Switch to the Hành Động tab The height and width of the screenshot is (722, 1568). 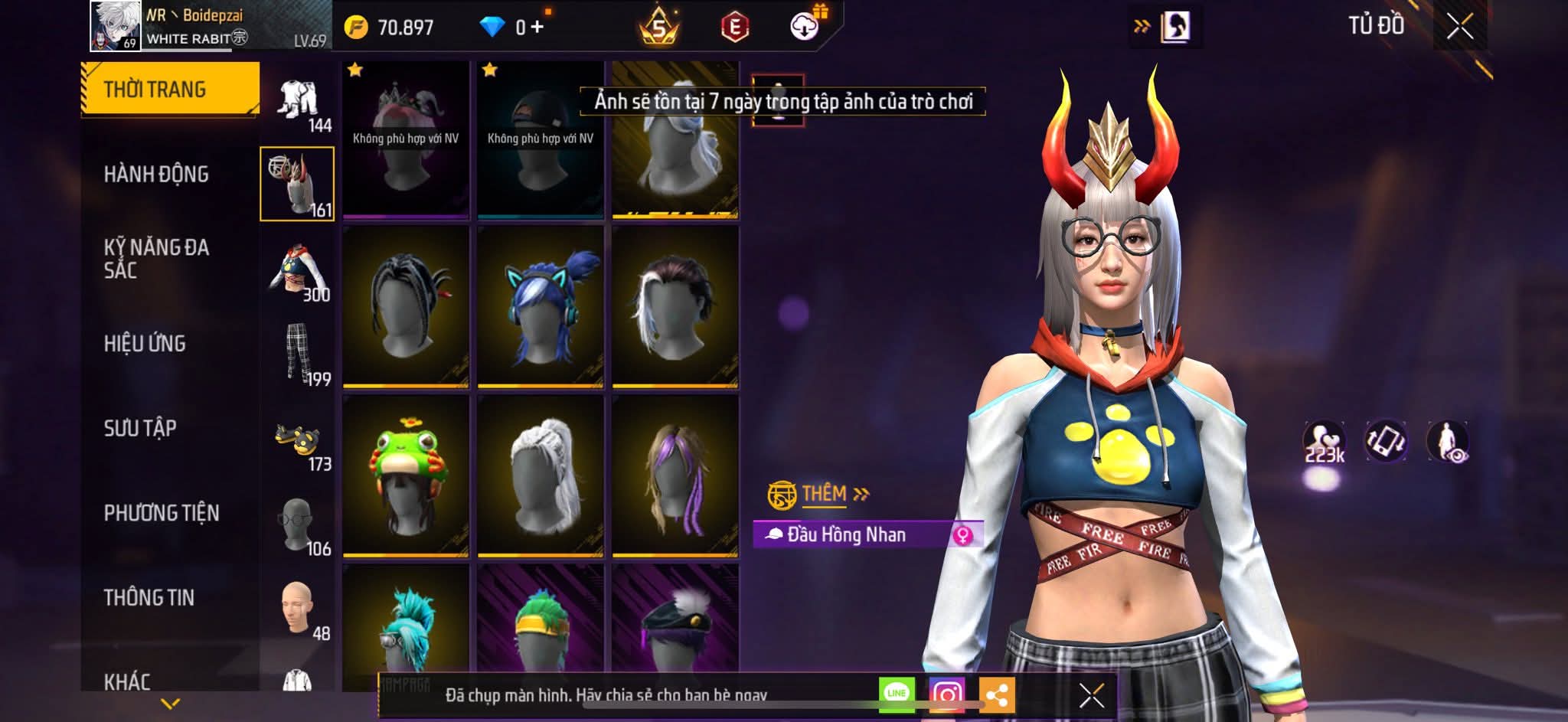click(156, 175)
